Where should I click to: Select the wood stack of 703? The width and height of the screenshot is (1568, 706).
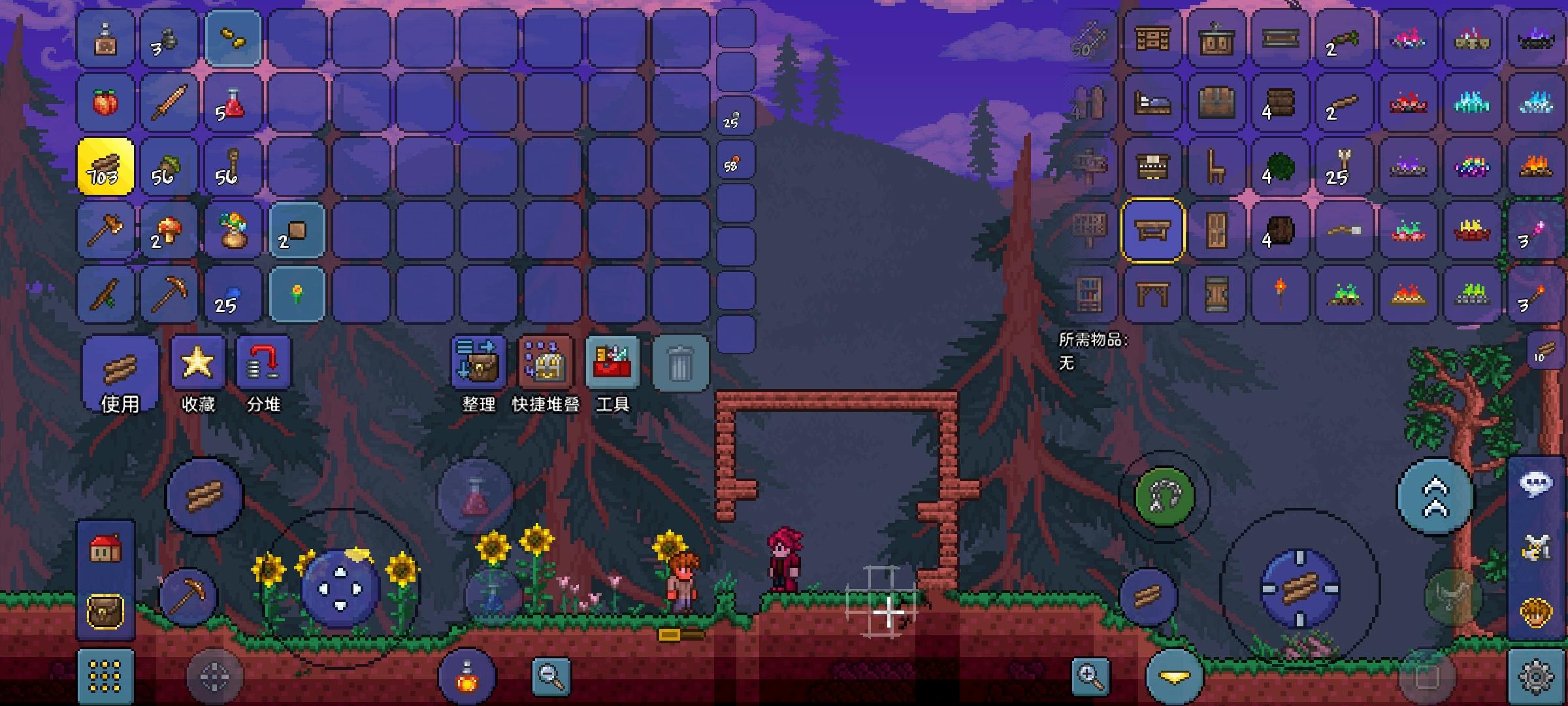click(105, 166)
